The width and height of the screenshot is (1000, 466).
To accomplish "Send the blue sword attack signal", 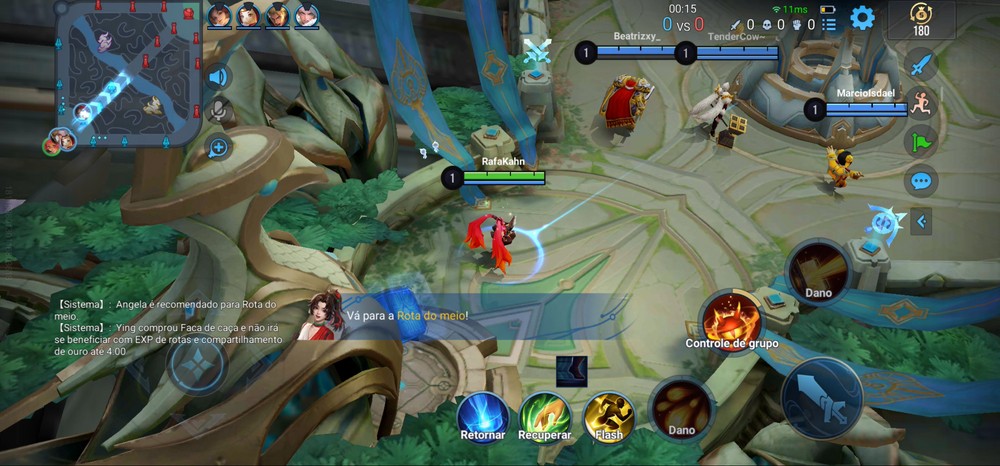I will tap(920, 65).
